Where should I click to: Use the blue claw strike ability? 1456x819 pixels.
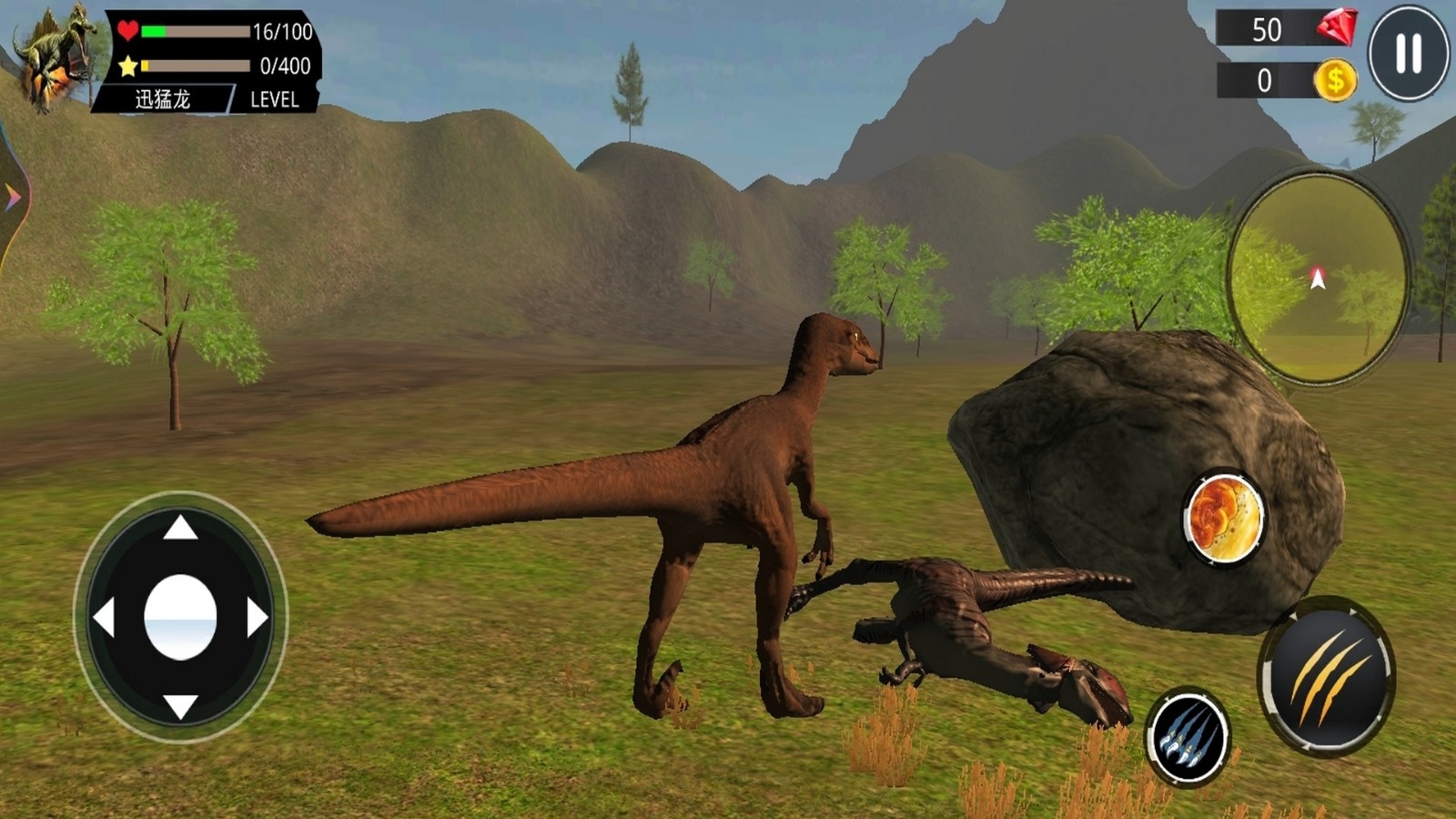[x=1188, y=737]
